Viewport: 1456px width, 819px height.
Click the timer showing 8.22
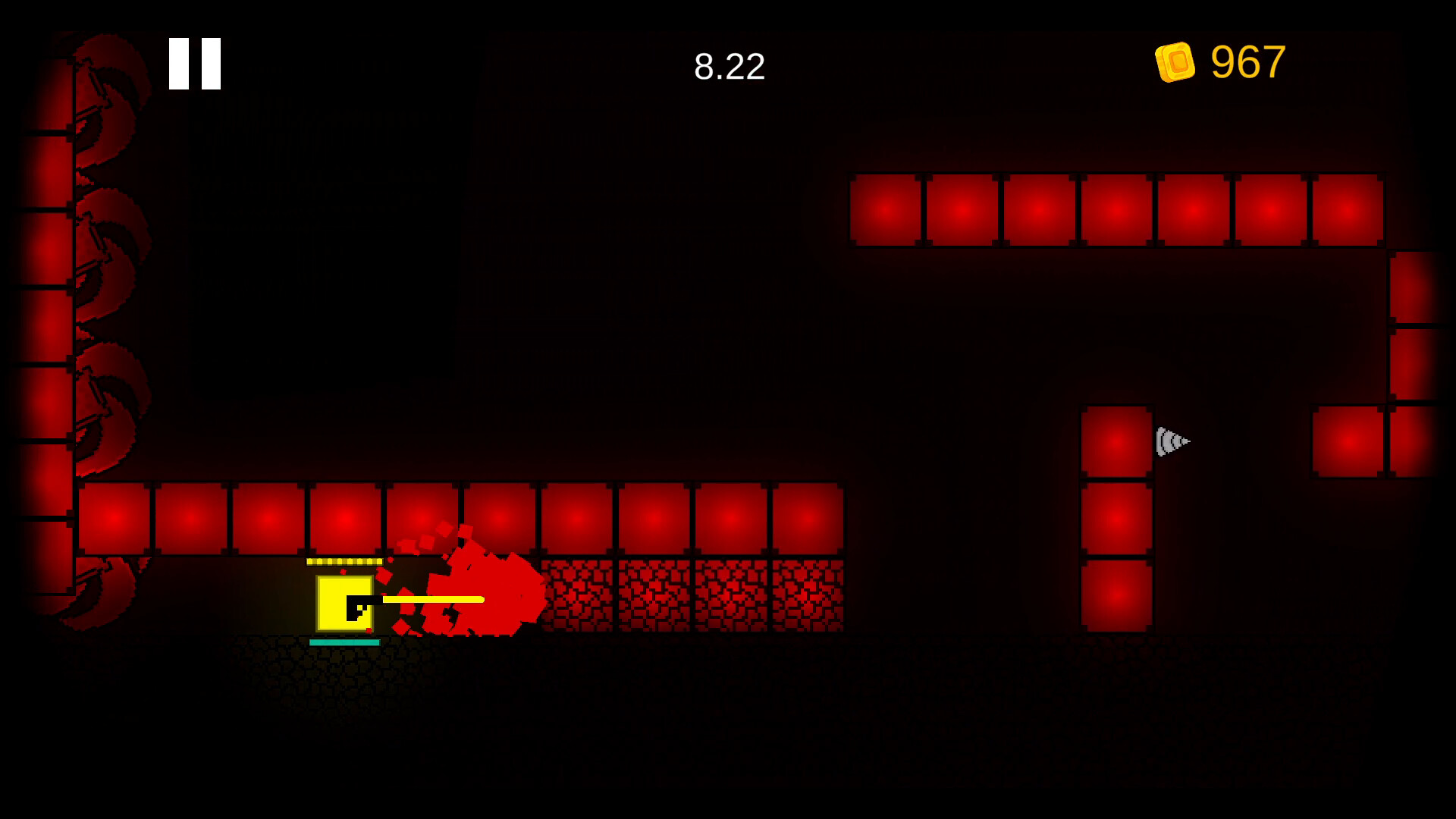pyautogui.click(x=729, y=67)
